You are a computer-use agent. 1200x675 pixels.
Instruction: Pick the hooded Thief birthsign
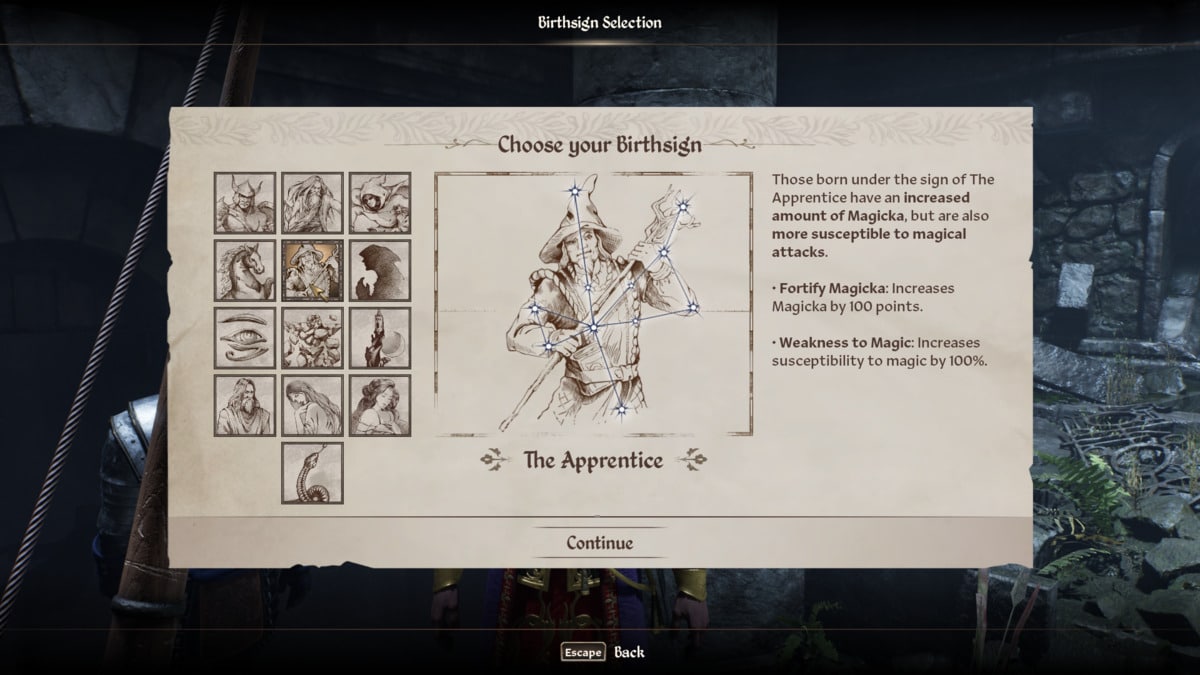click(380, 203)
